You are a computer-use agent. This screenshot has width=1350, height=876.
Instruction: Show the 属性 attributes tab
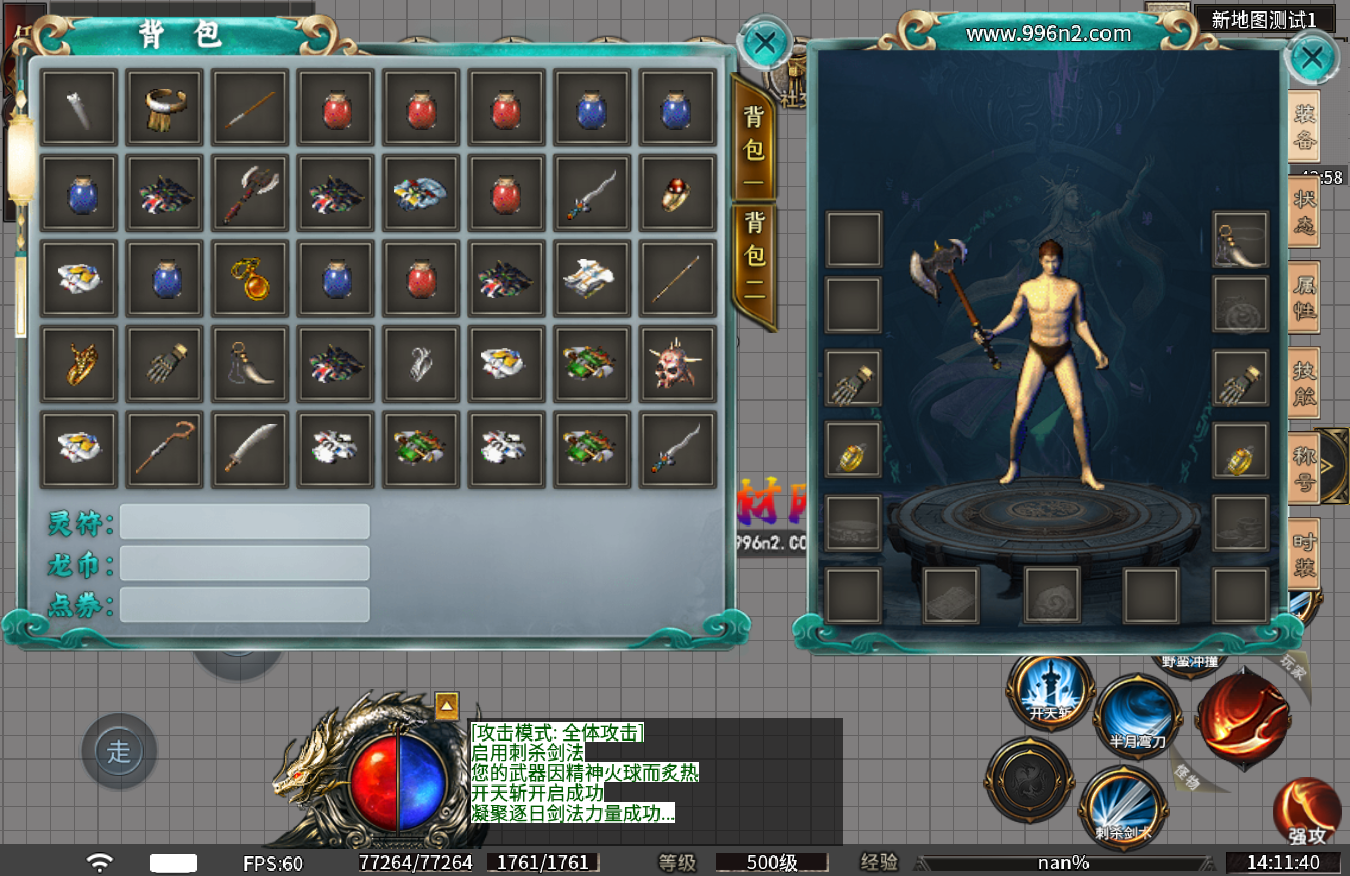click(1304, 298)
